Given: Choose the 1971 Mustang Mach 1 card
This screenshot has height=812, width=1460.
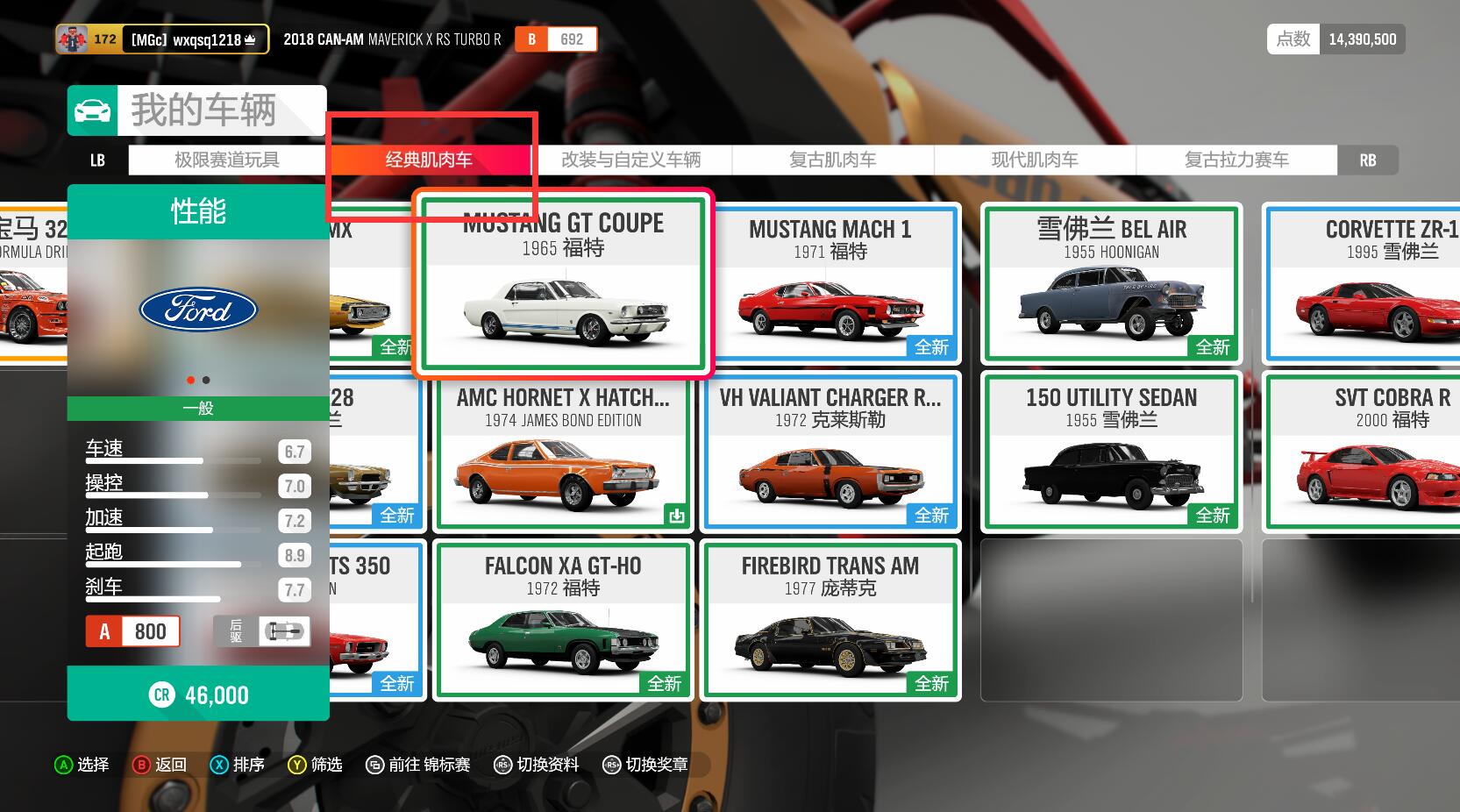Looking at the screenshot, I should tap(830, 284).
